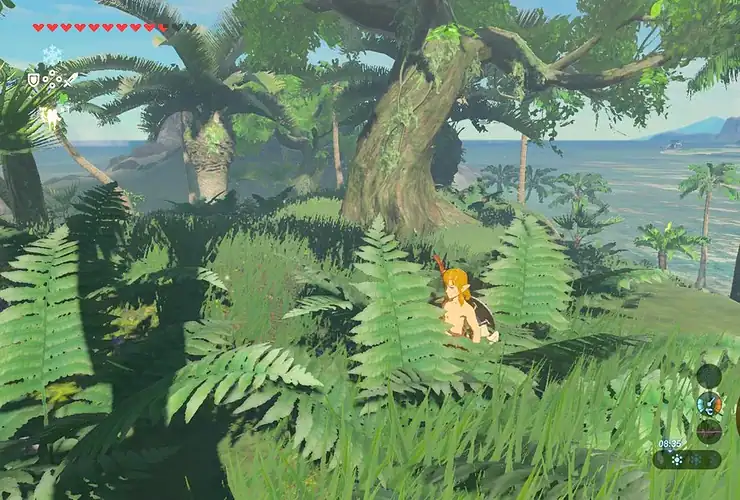Select the equipped shield icon
Image resolution: width=740 pixels, height=500 pixels.
33,79
